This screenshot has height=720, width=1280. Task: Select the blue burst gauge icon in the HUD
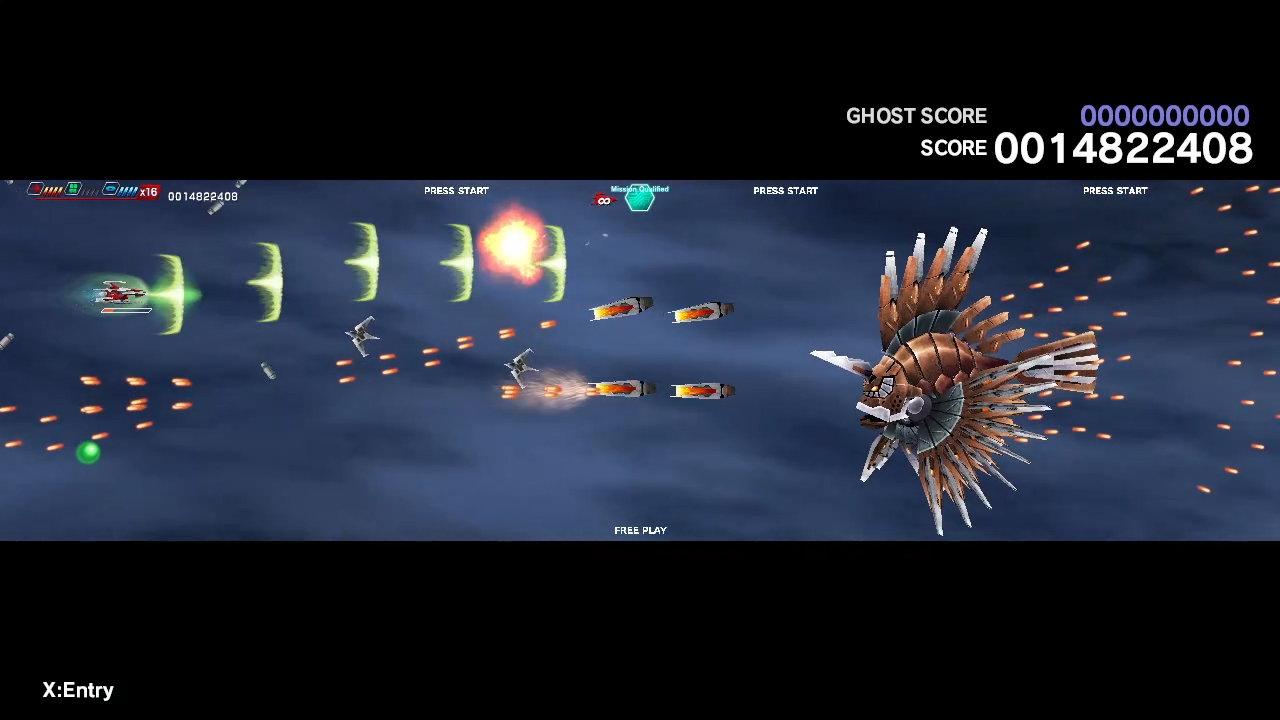(111, 189)
